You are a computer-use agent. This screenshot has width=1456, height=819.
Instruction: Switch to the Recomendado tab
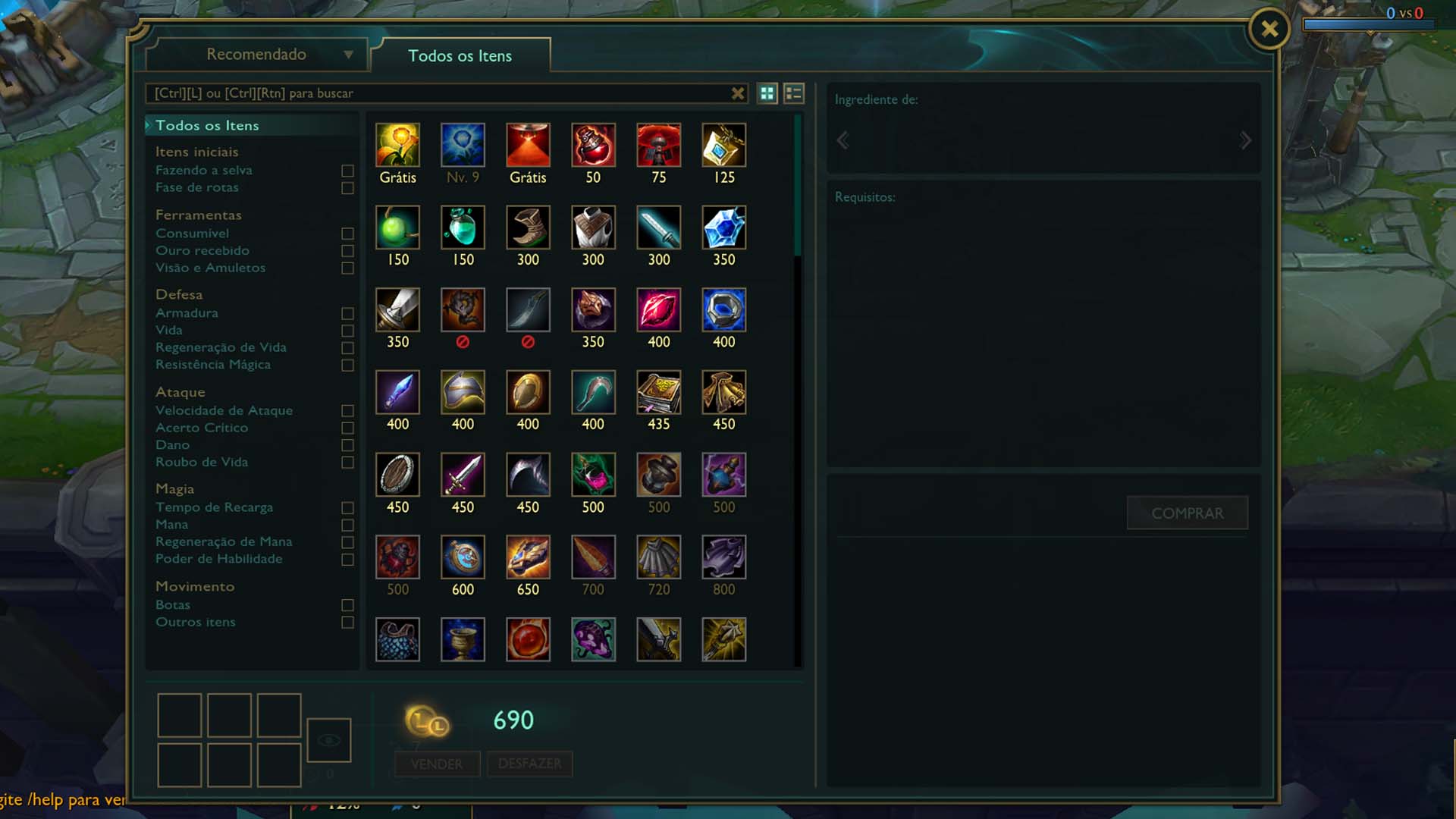[x=256, y=55]
